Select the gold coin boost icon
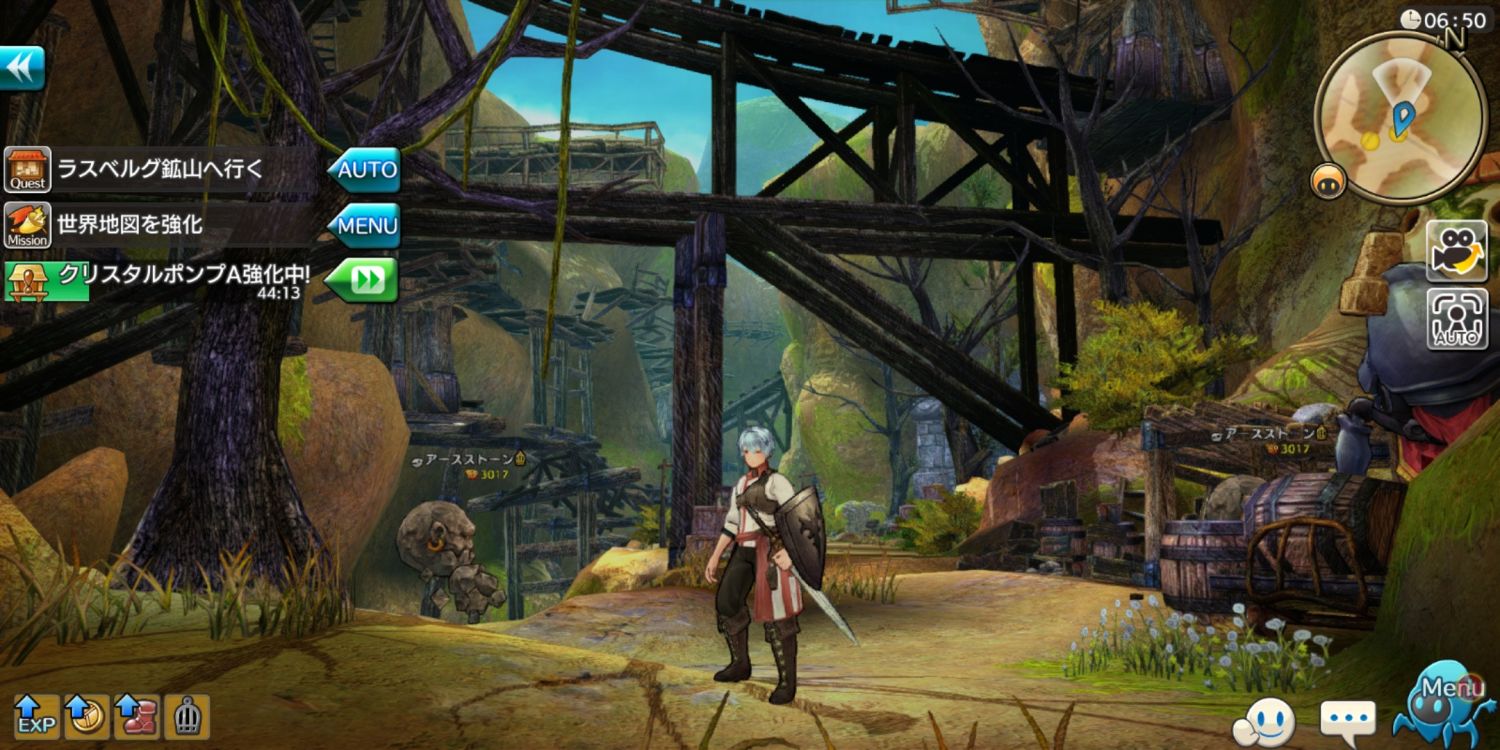This screenshot has height=750, width=1500. point(87,717)
